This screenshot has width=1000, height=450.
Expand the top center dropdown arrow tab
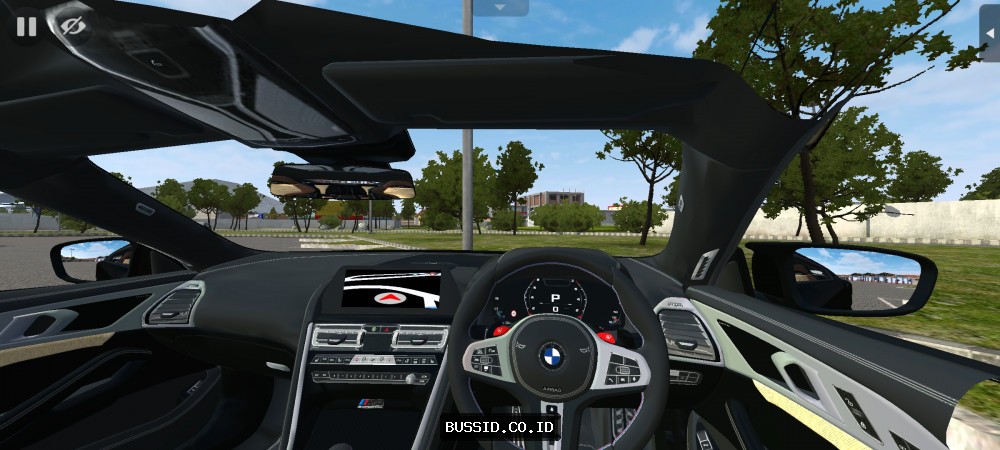(500, 7)
